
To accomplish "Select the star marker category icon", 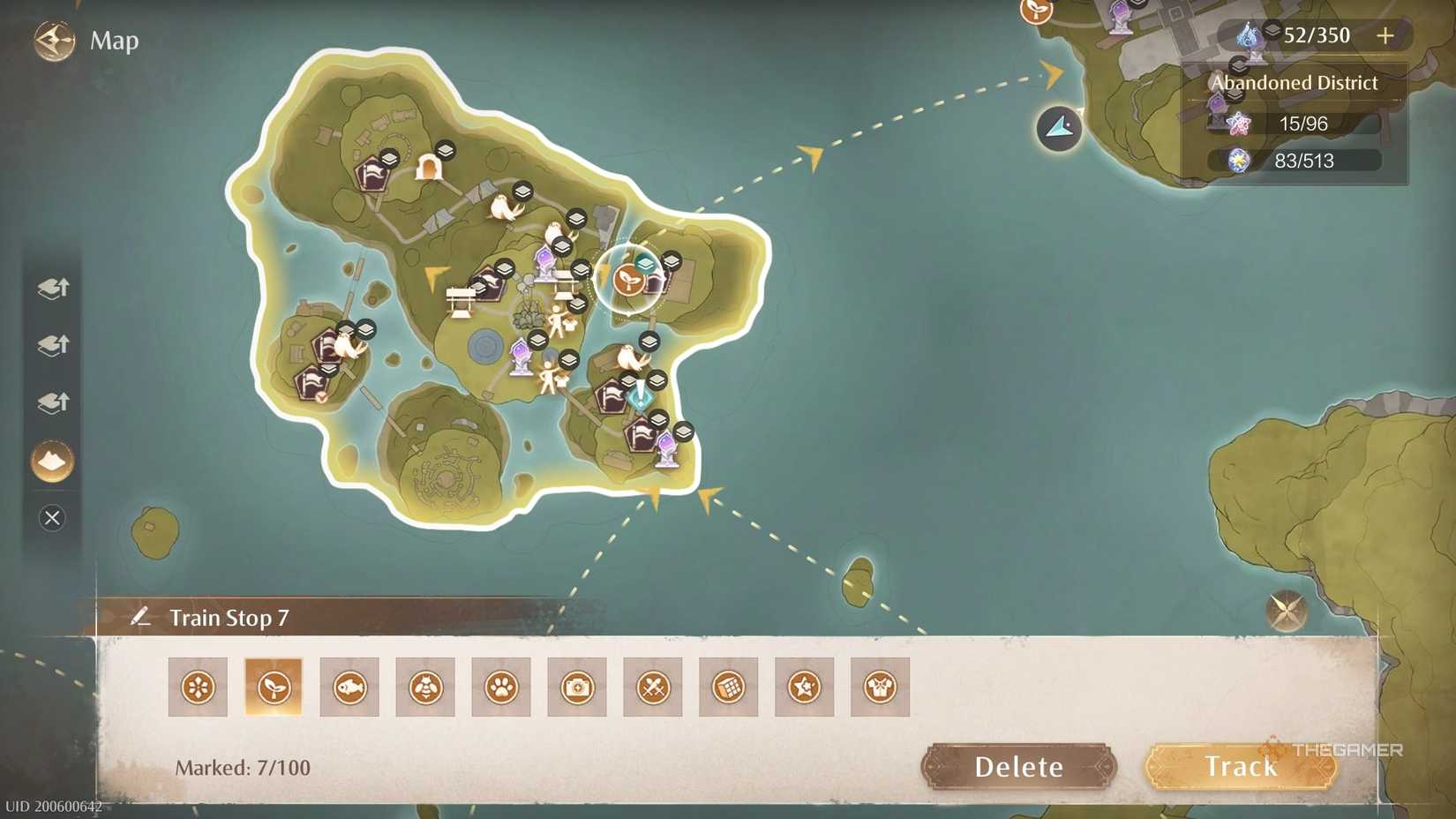I will coord(803,687).
